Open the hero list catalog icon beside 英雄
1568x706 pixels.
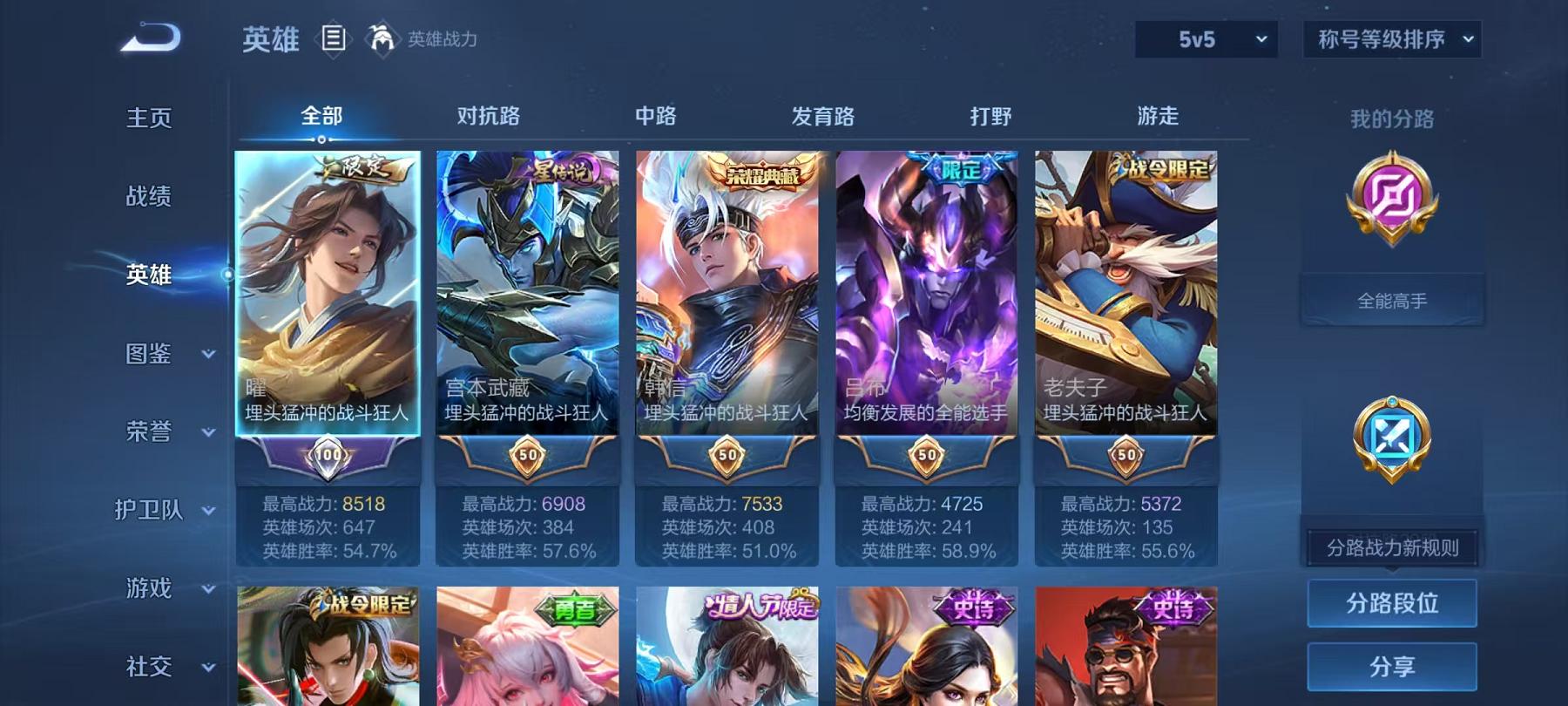[333, 38]
